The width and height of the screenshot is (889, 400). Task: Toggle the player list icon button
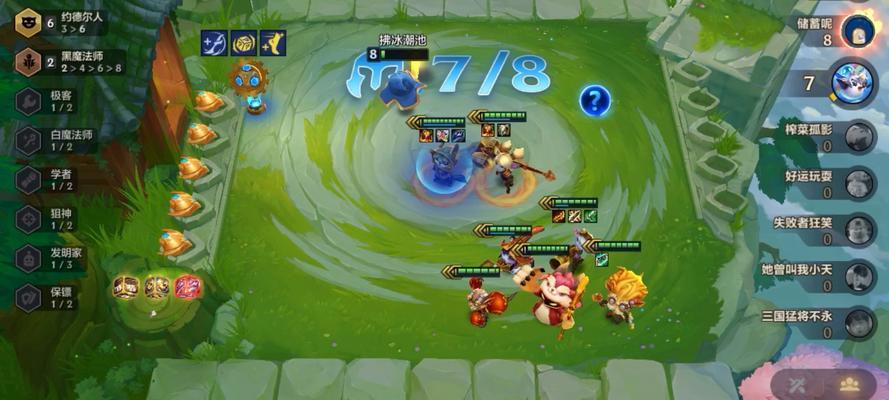click(x=851, y=383)
